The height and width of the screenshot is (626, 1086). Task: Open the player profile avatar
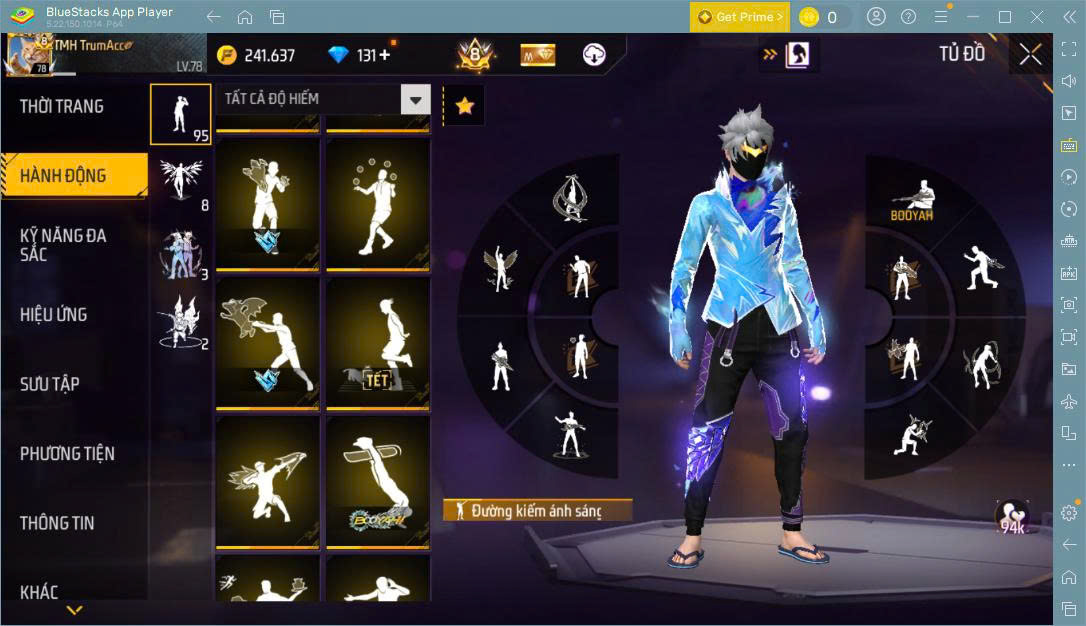coord(27,54)
